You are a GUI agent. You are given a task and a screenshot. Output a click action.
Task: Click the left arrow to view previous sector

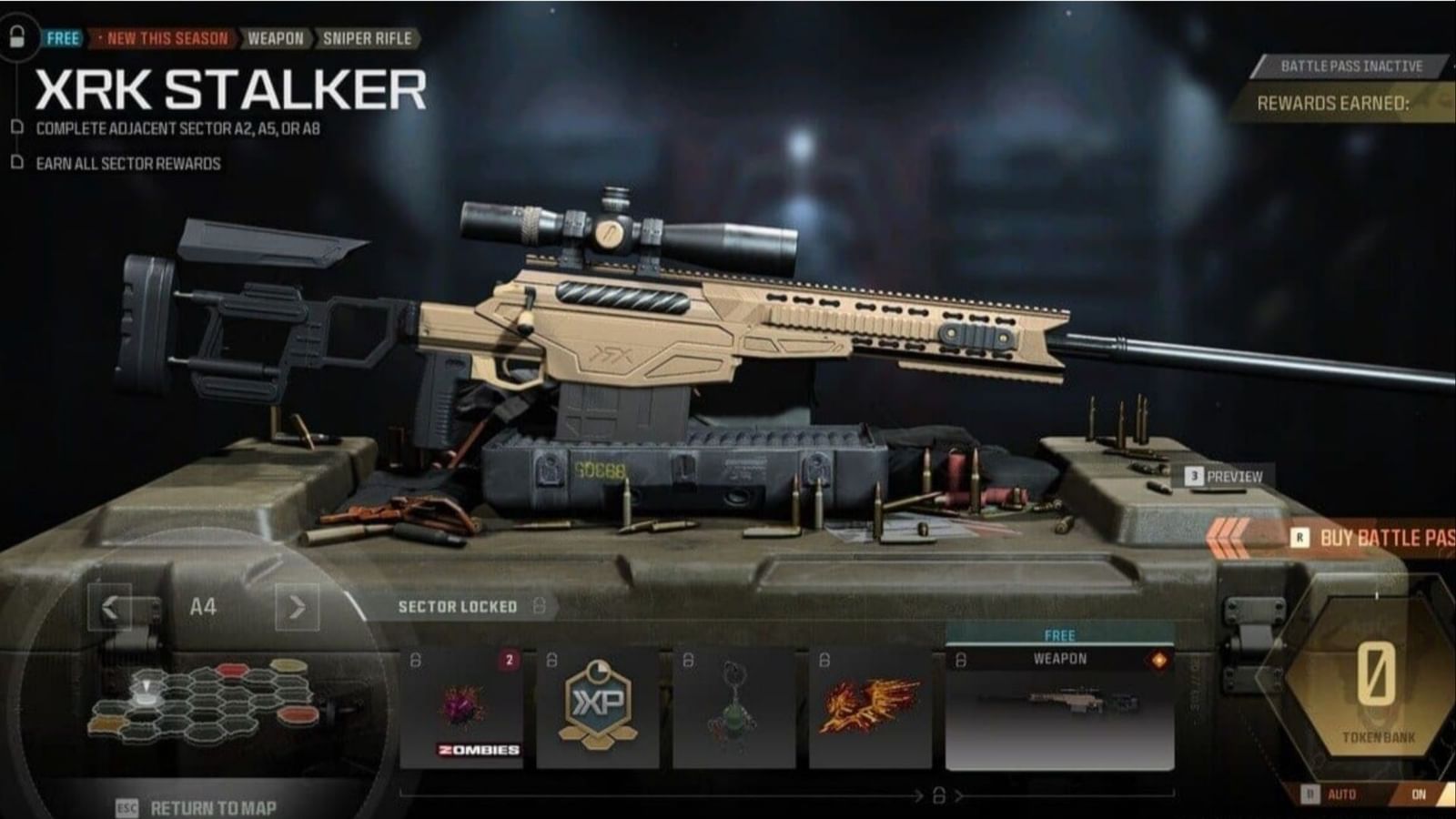[109, 606]
